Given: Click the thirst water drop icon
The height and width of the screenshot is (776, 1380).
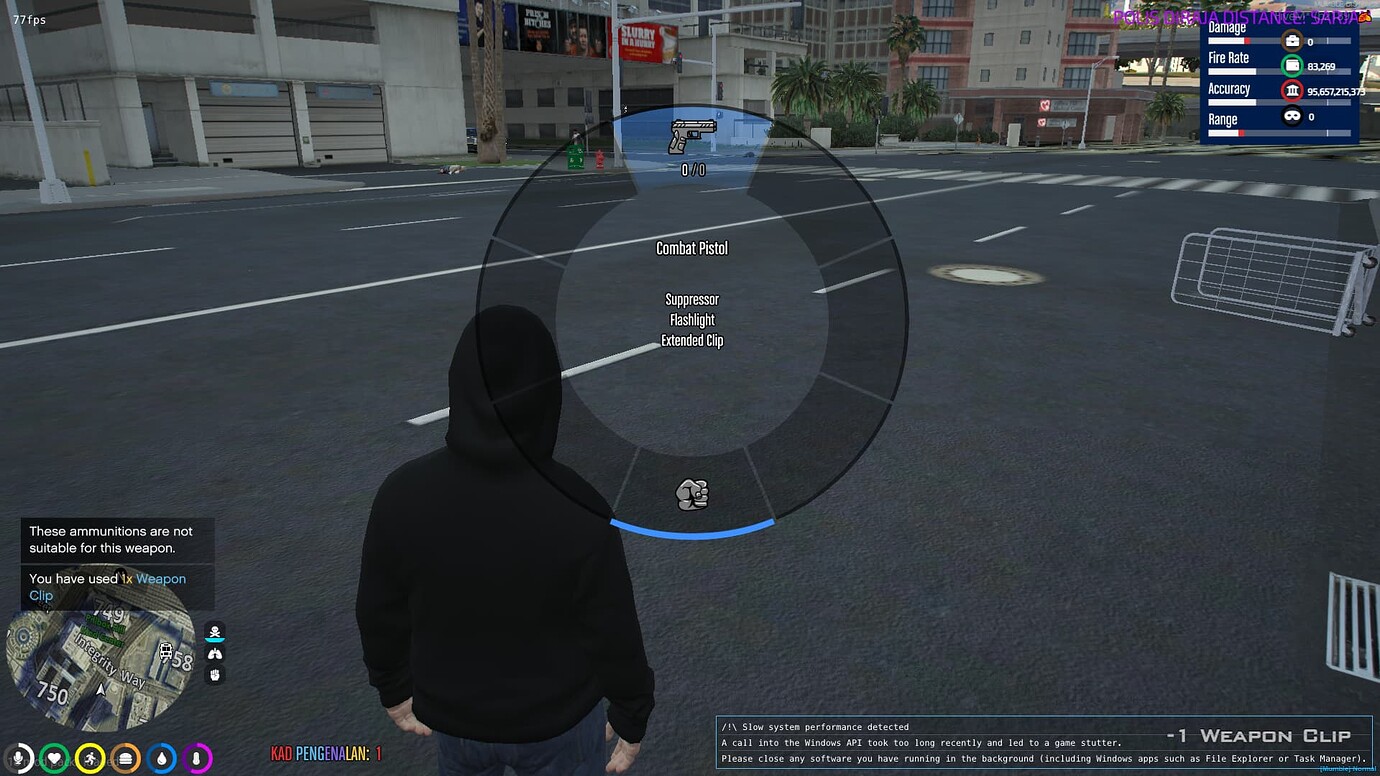Looking at the screenshot, I should coord(160,757).
